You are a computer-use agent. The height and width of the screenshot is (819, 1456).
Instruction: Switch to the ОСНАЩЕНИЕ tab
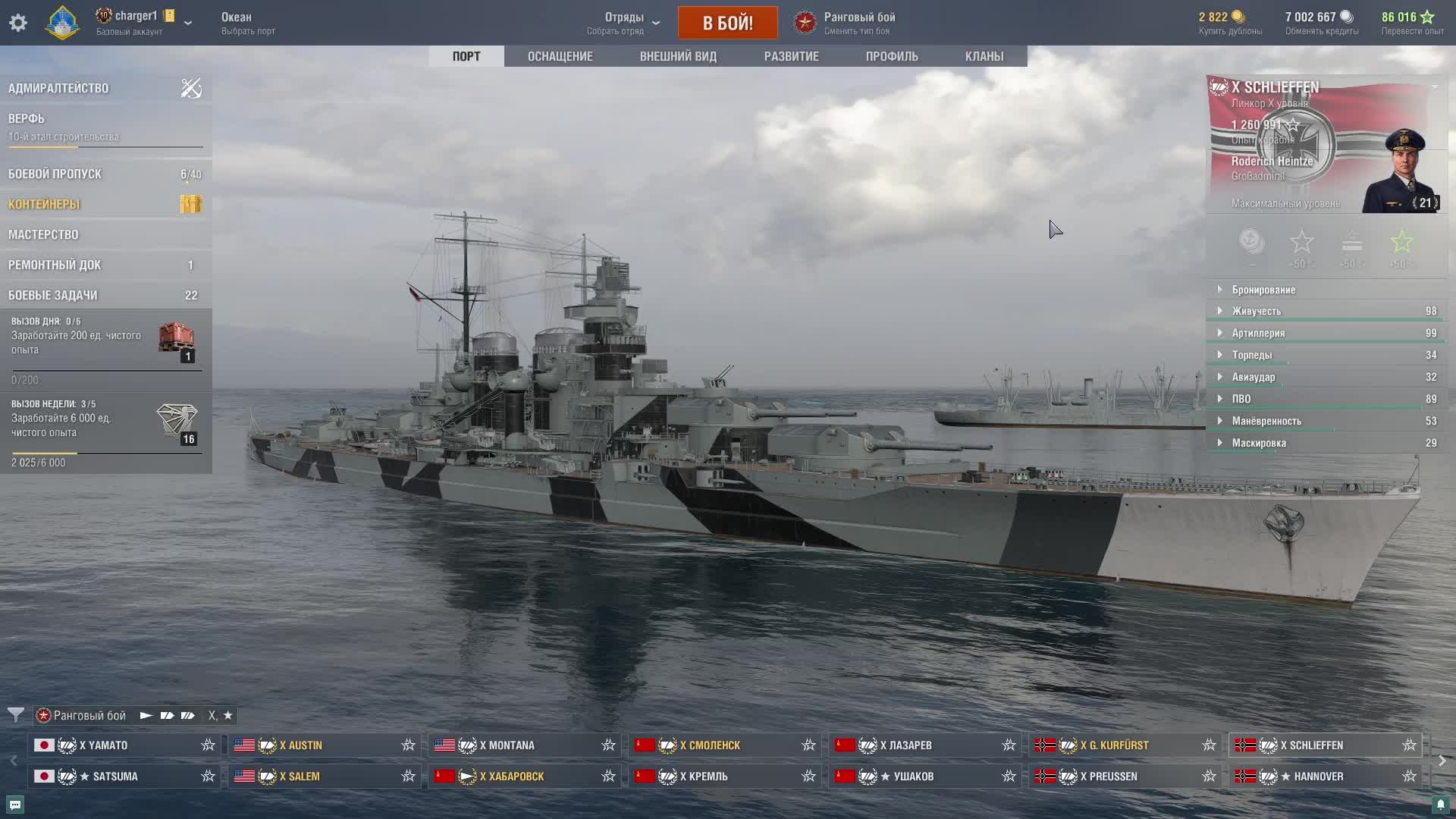[560, 56]
